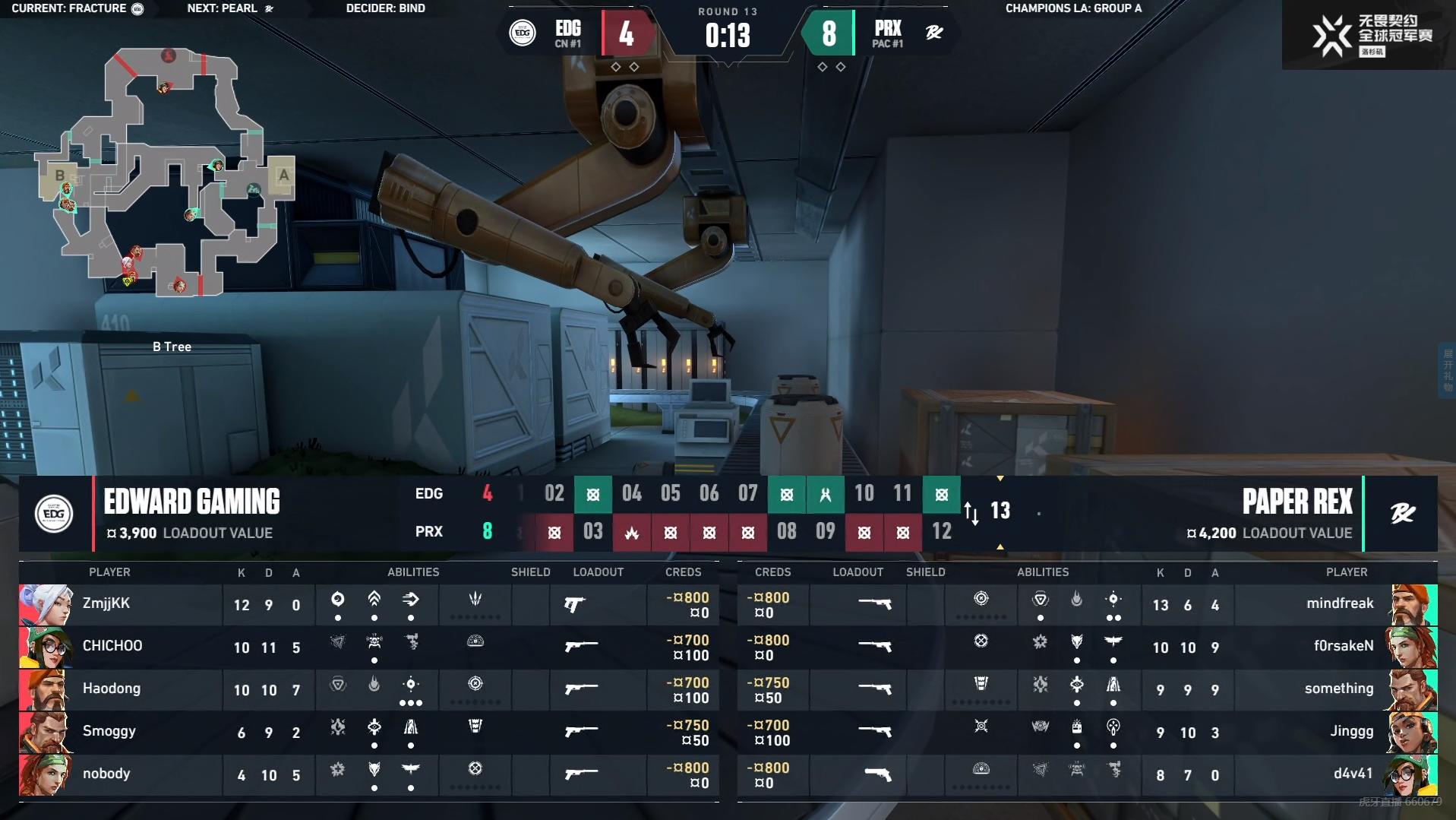Select round 12 in the round history
Viewport: 1456px width, 820px height.
pos(942,532)
